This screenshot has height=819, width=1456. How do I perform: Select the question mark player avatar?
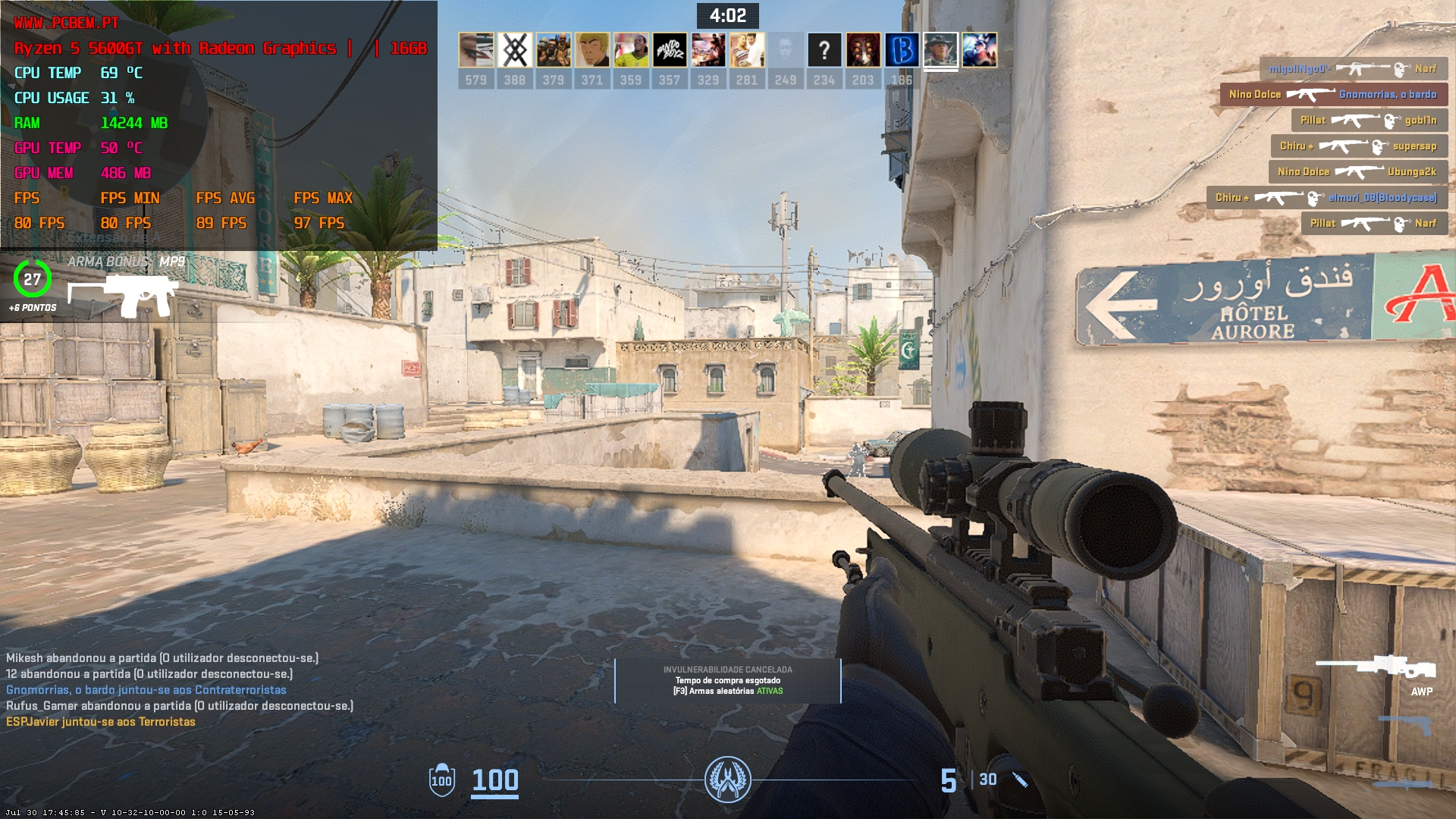824,51
